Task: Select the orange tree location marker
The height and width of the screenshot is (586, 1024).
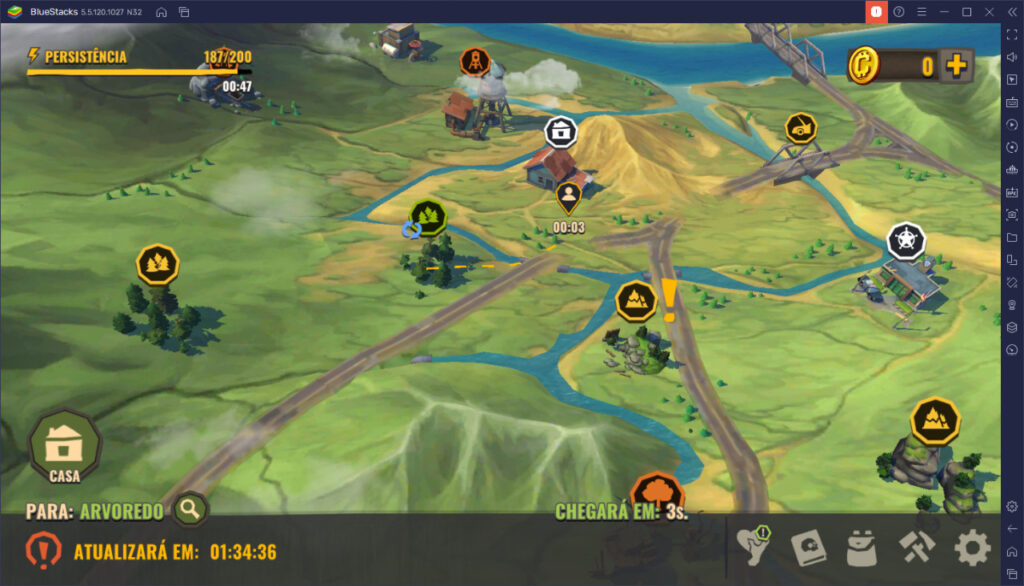Action: (657, 492)
